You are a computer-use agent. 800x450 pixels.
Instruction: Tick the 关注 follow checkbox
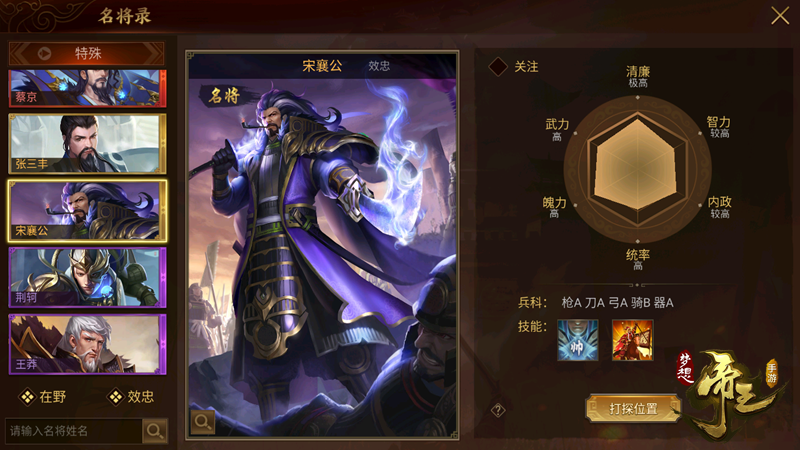[x=498, y=67]
